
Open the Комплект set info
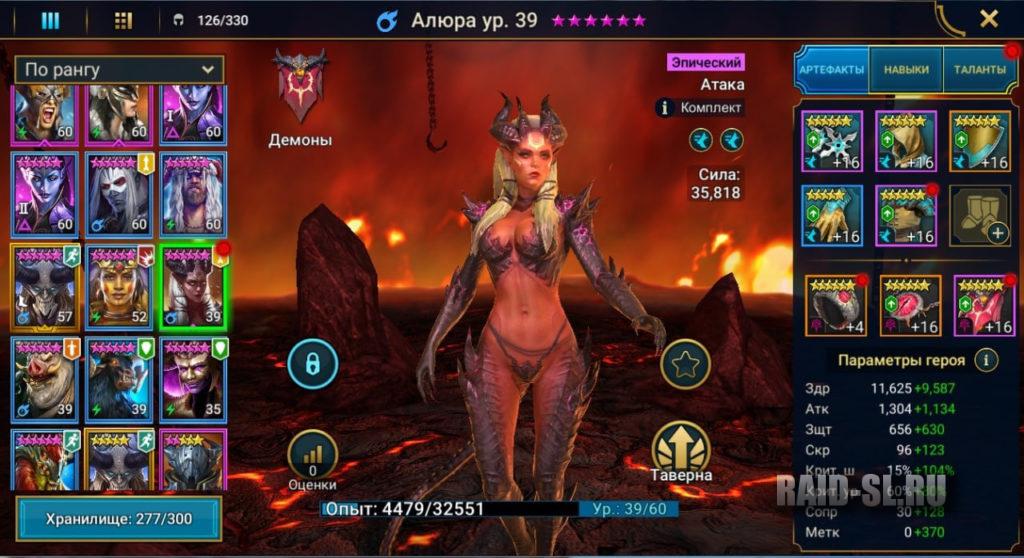[x=700, y=108]
